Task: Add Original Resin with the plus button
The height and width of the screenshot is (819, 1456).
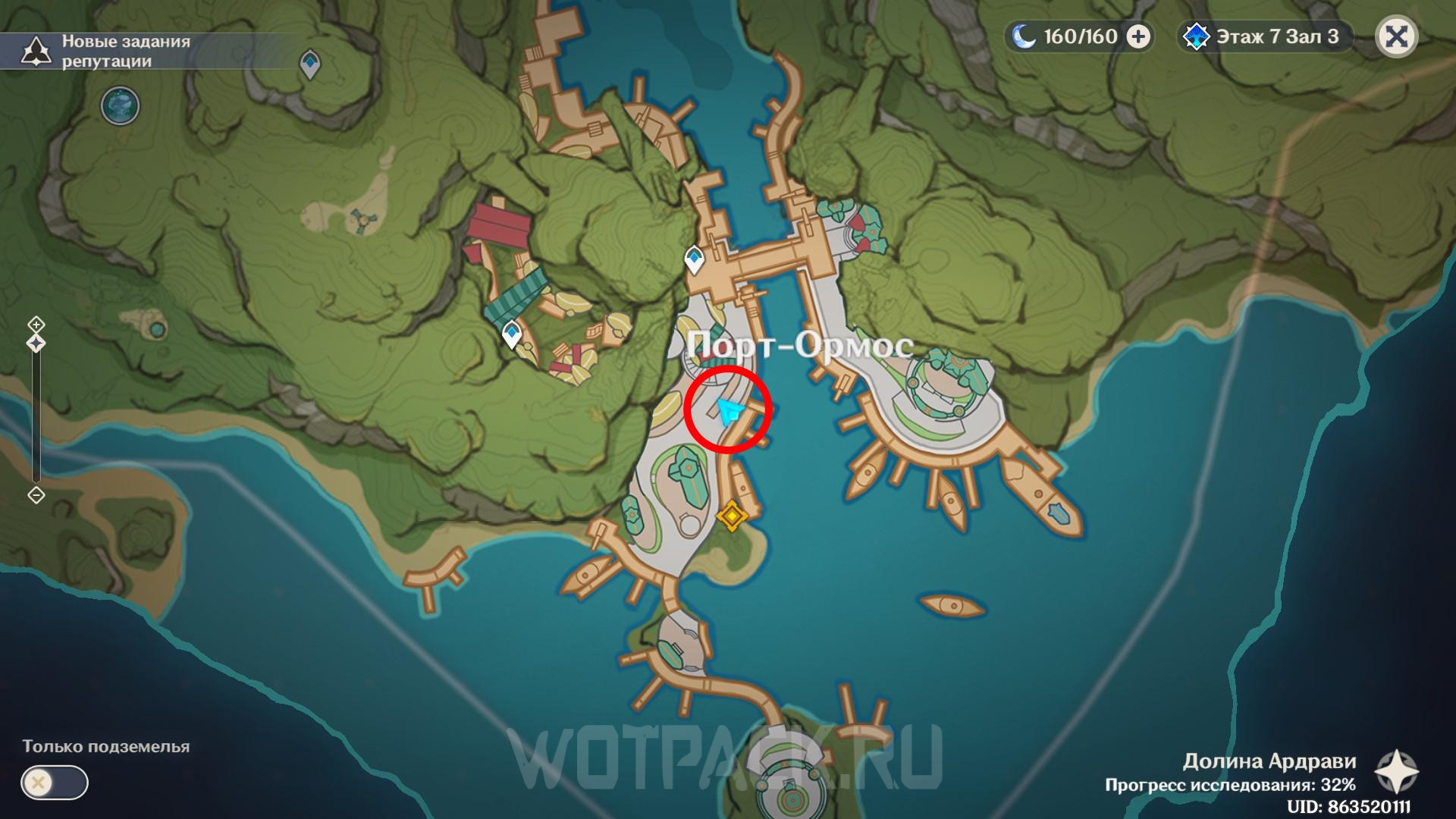Action: pos(1137,36)
